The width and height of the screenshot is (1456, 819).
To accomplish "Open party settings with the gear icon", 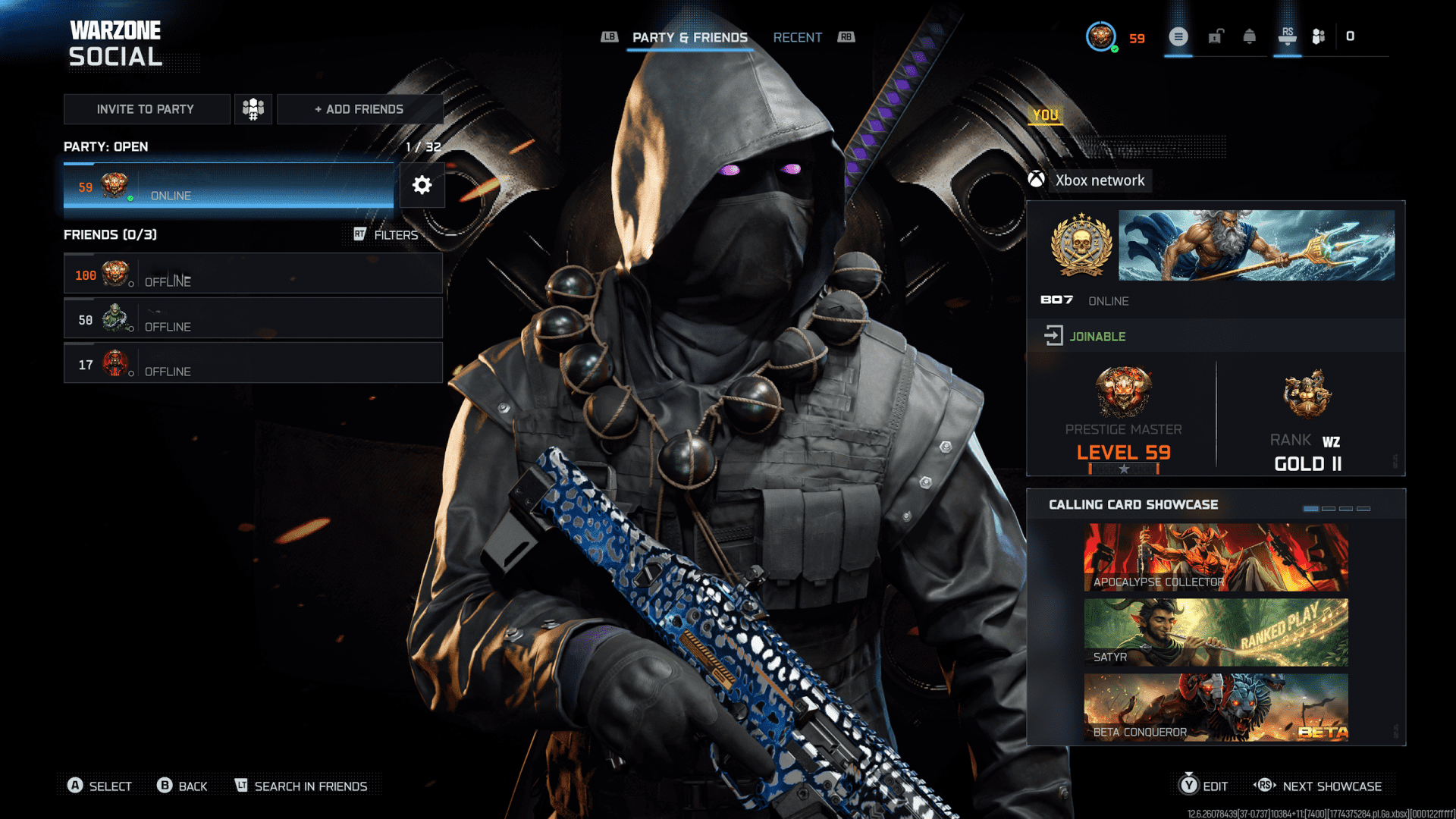I will tap(422, 185).
